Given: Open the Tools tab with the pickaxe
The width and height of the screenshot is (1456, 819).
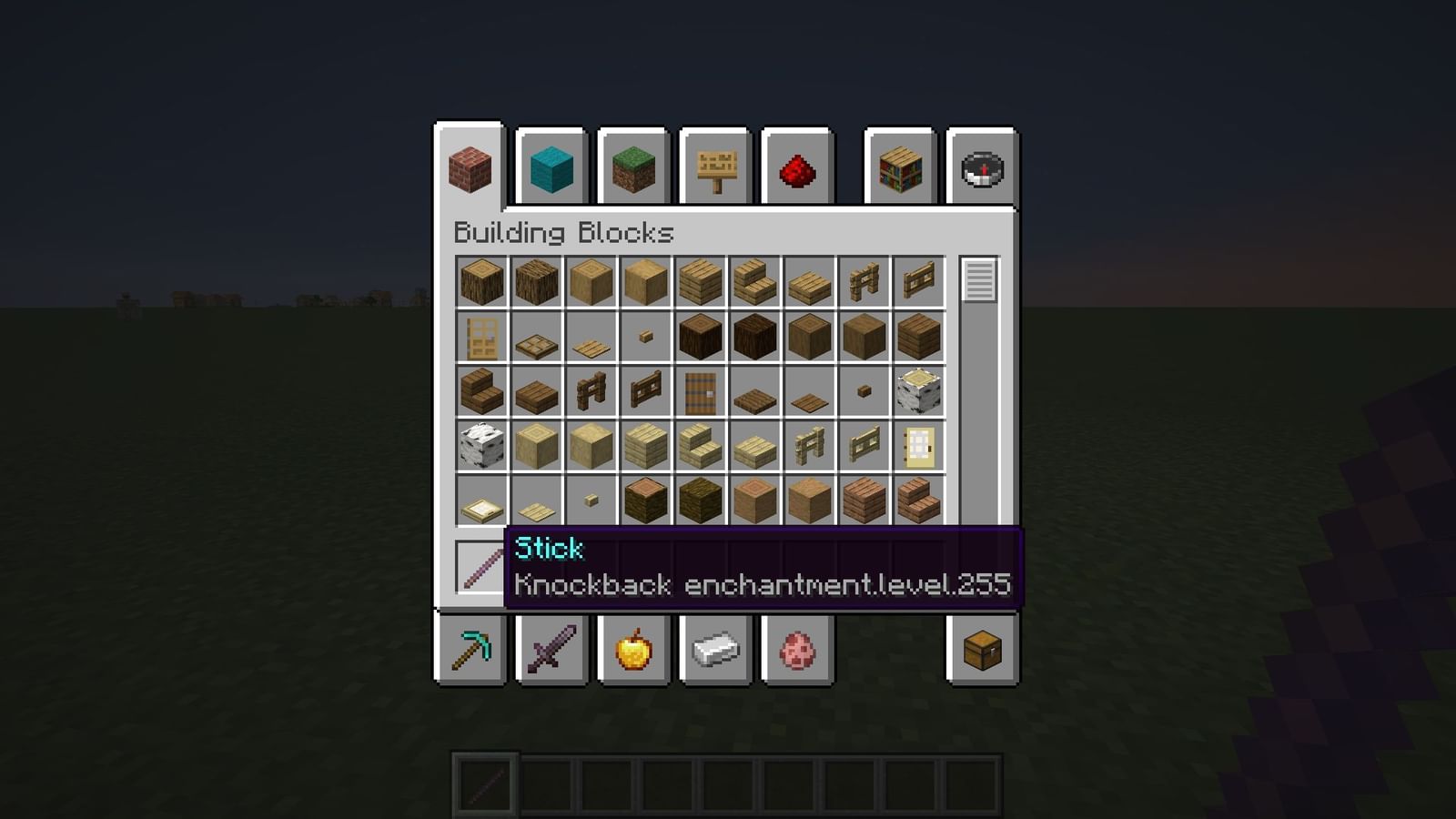Looking at the screenshot, I should 470,649.
